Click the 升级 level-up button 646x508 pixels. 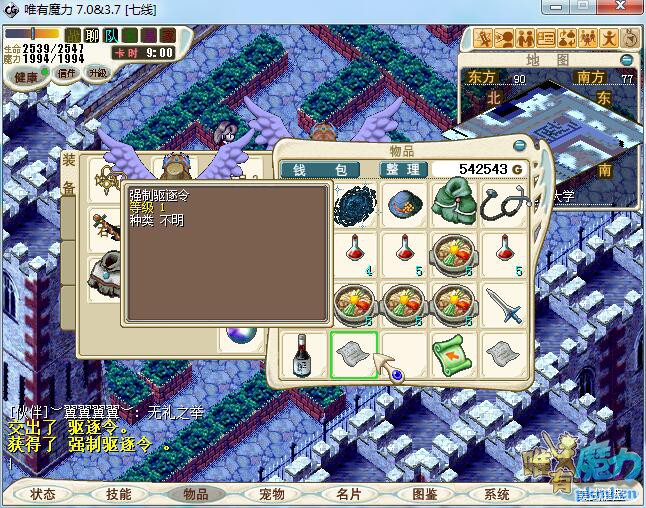98,73
